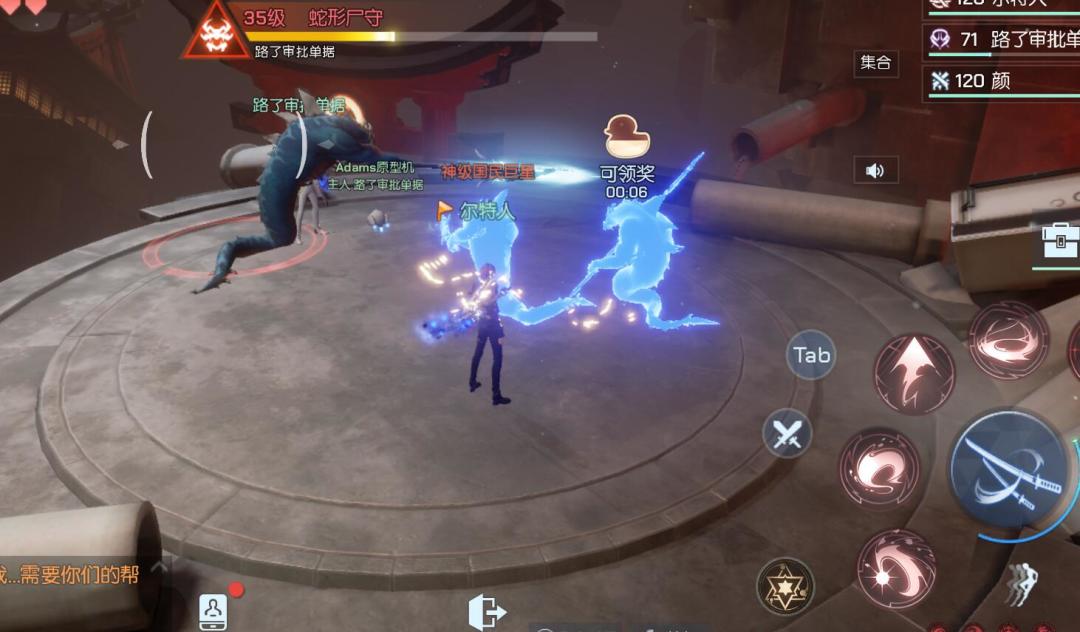The height and width of the screenshot is (632, 1080).
Task: Click the Tab target-switch button
Action: [x=811, y=354]
